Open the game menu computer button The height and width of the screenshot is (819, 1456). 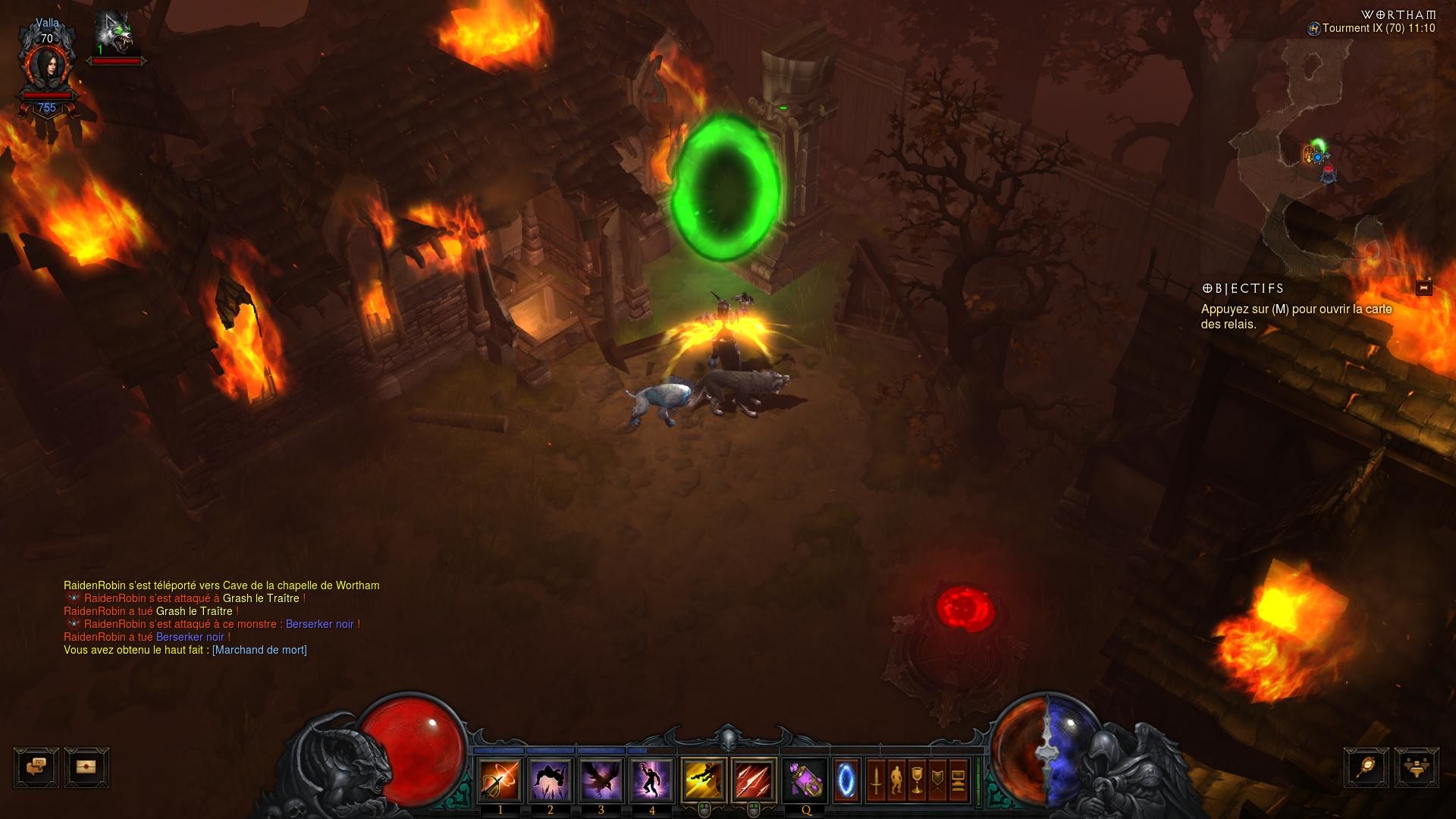[958, 780]
